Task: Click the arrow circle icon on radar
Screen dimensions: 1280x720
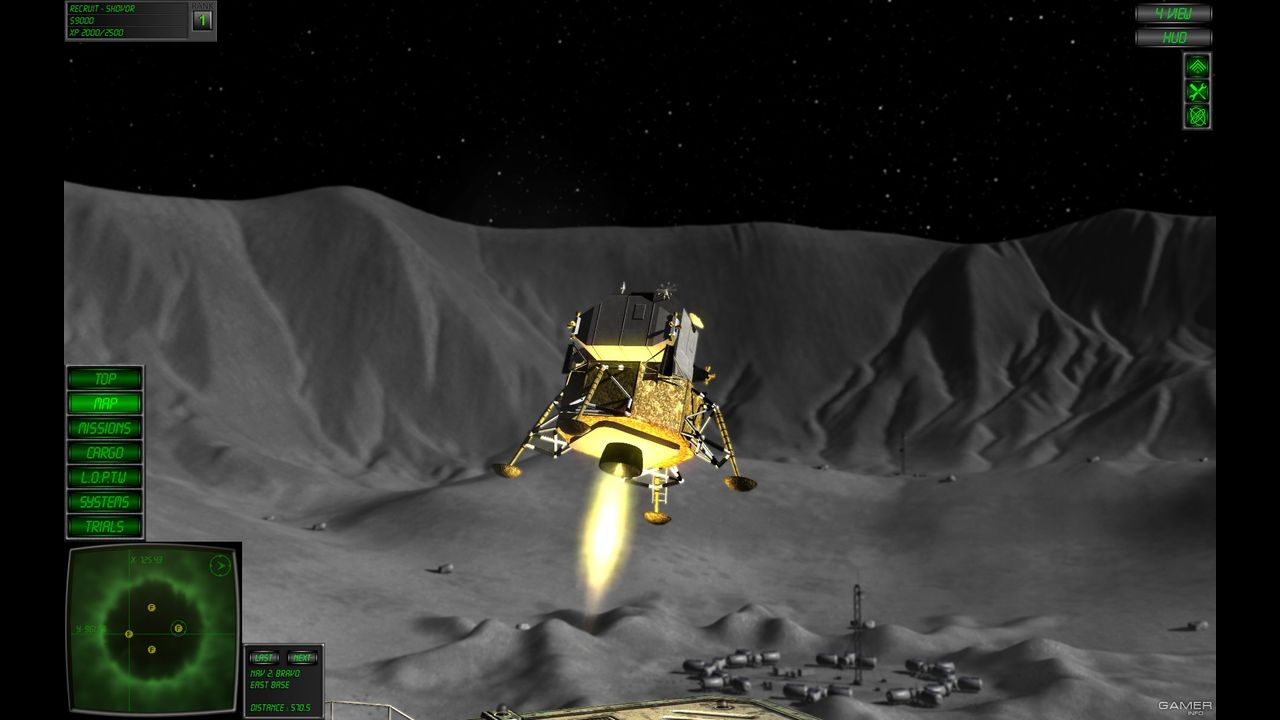Action: pyautogui.click(x=220, y=566)
